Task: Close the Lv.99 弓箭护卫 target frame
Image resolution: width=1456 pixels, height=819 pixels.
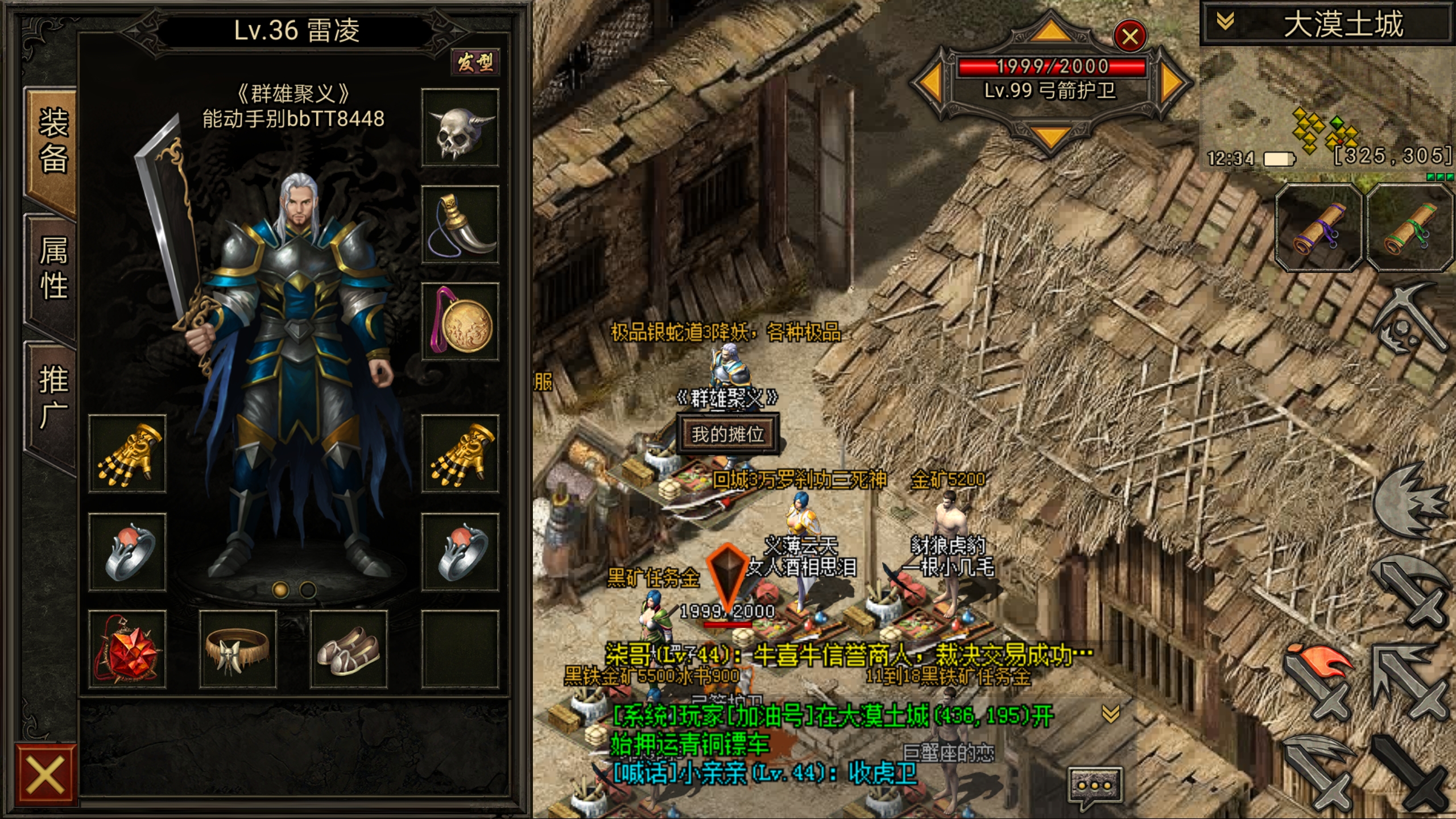Action: [1130, 36]
